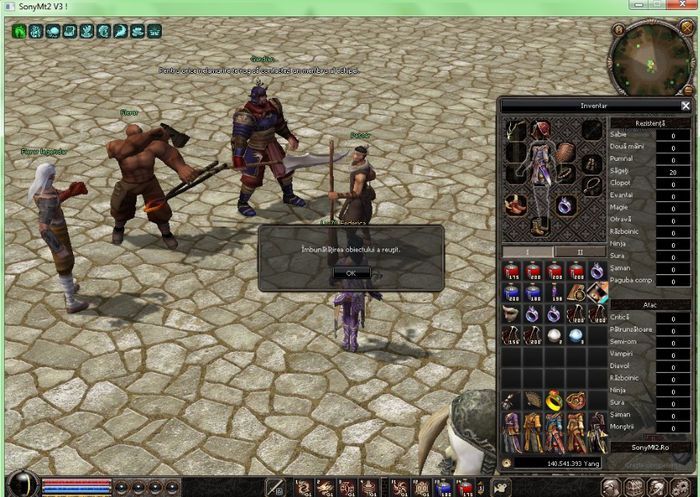Close the Inventar window

685,105
